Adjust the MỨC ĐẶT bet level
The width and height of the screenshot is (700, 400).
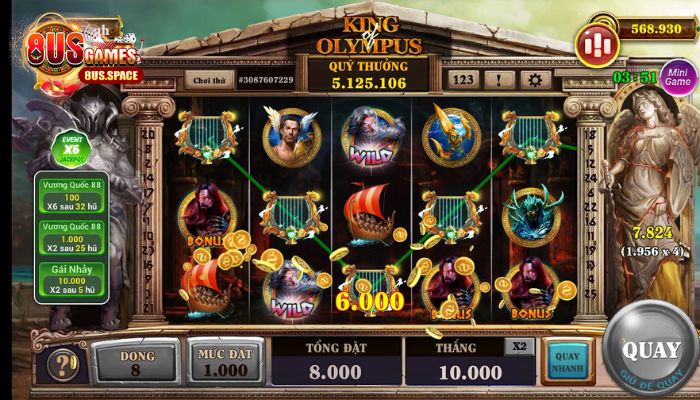click(x=225, y=360)
